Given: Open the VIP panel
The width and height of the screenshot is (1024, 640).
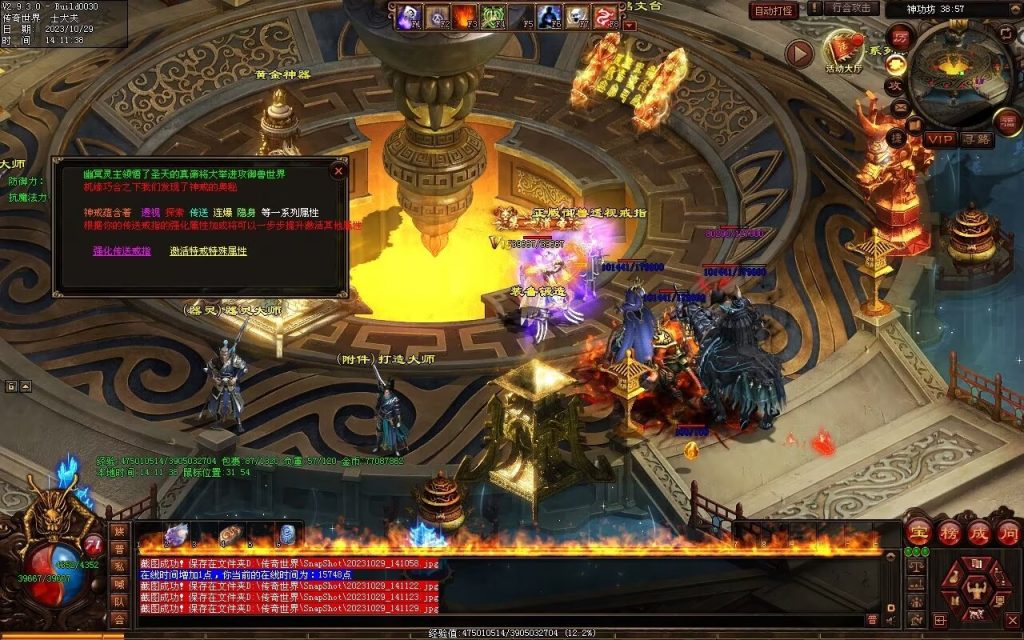Looking at the screenshot, I should click(x=940, y=139).
